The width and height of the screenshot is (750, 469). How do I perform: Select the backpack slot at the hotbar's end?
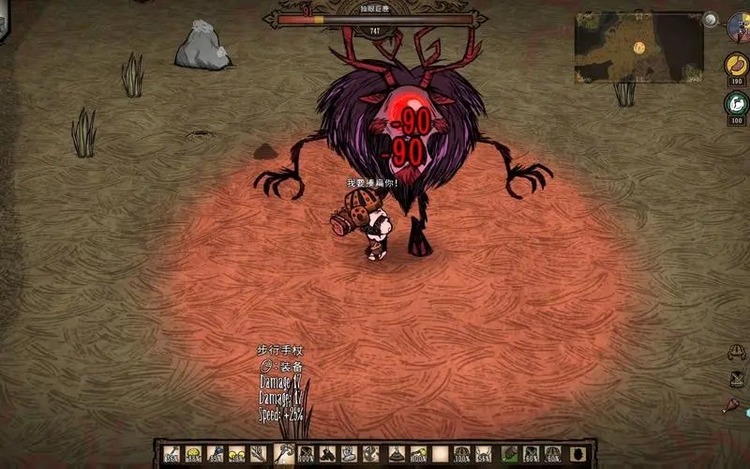577,454
